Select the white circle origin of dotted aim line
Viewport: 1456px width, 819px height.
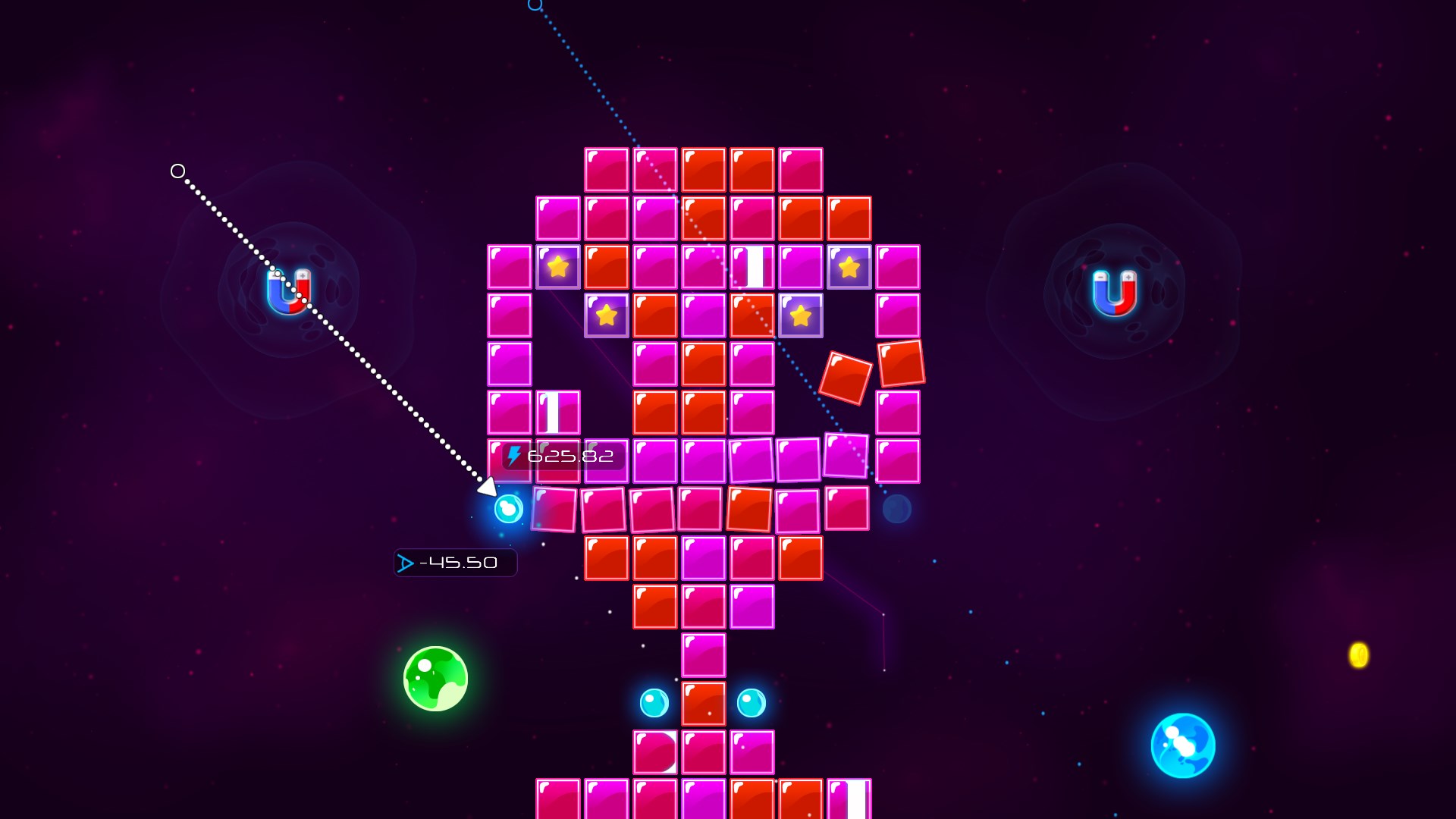179,171
